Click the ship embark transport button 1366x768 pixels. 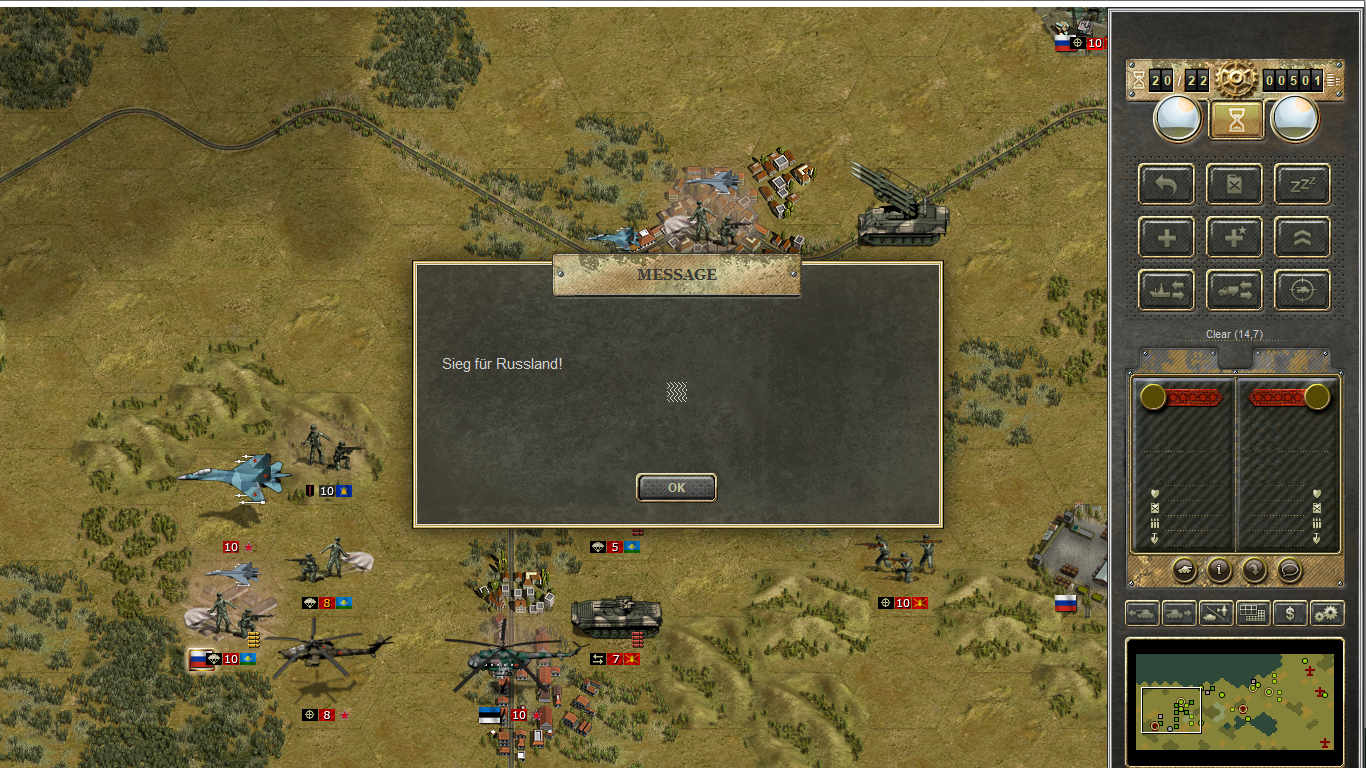pos(1166,290)
